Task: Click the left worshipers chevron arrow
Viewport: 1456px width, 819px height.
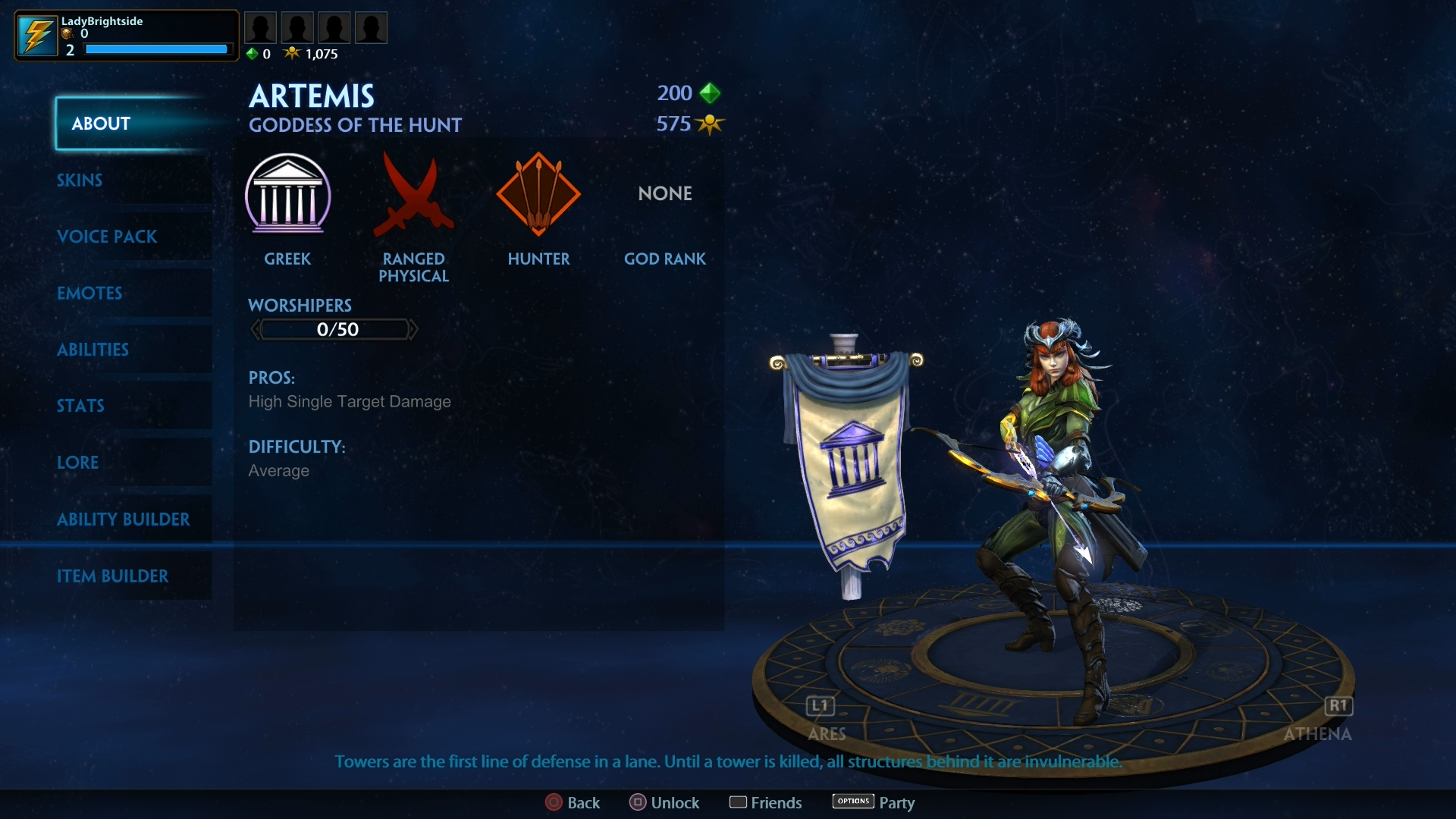Action: 256,329
